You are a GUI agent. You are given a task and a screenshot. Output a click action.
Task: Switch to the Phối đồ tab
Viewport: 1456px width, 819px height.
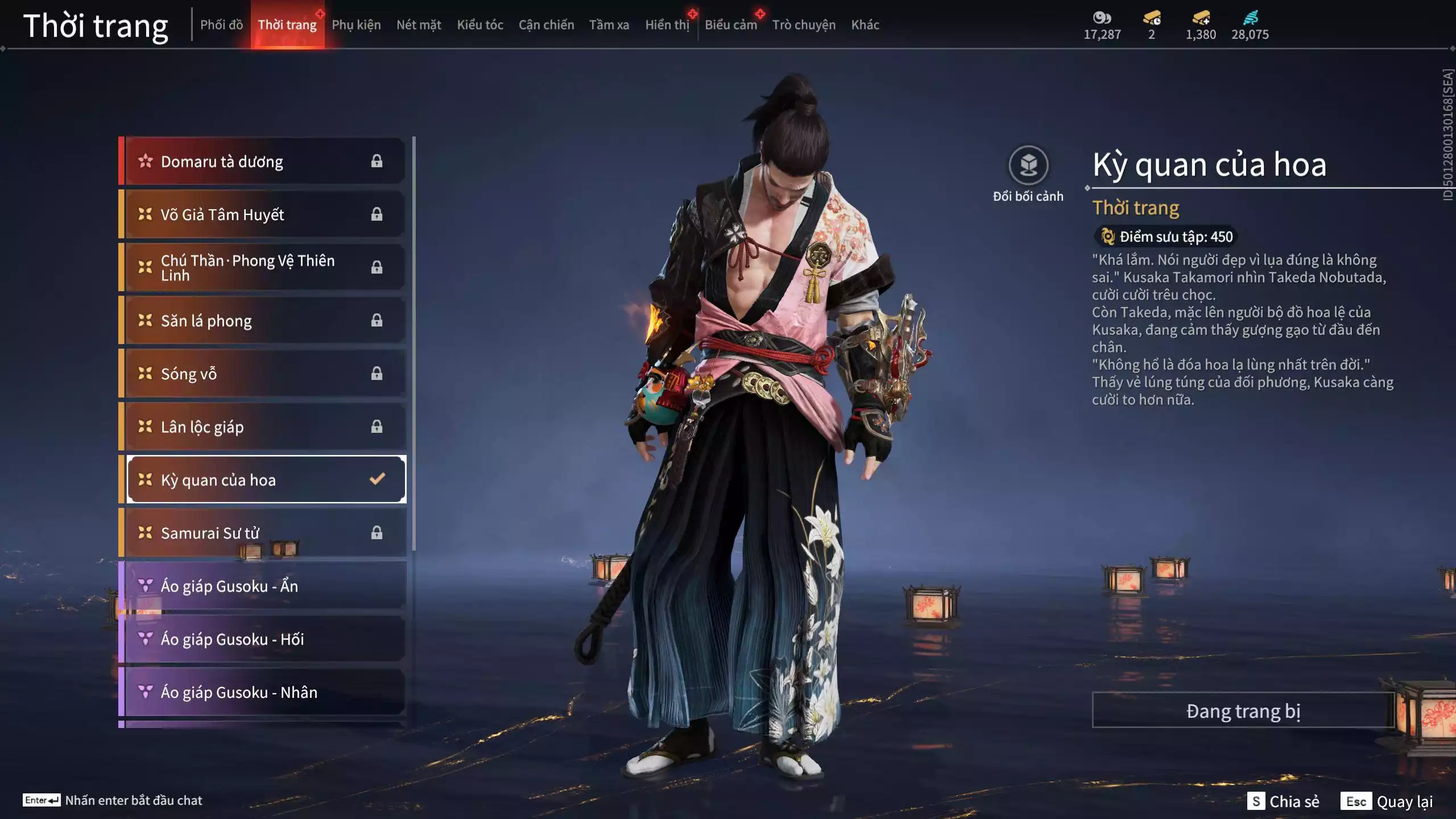pos(221,25)
